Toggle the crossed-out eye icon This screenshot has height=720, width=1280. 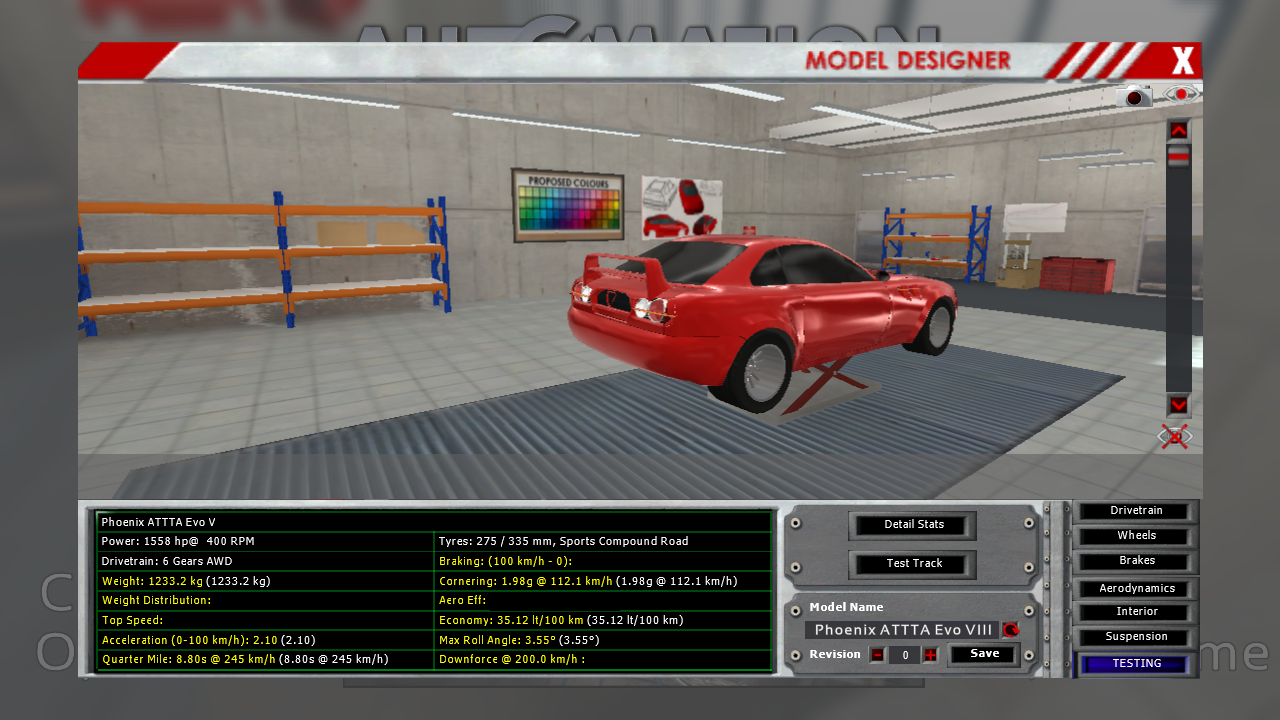point(1175,436)
